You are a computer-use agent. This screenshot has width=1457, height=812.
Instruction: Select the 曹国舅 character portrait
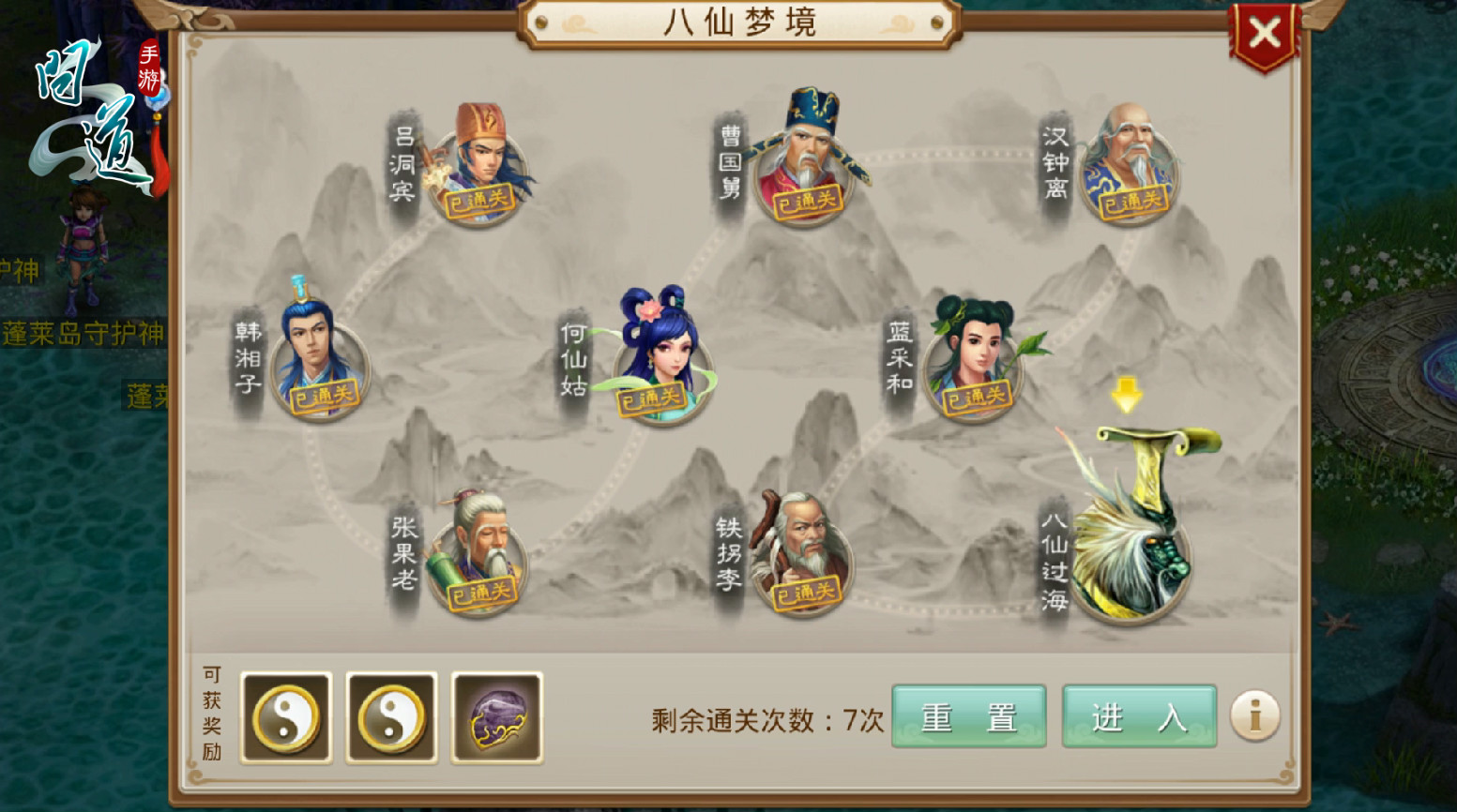(x=809, y=159)
